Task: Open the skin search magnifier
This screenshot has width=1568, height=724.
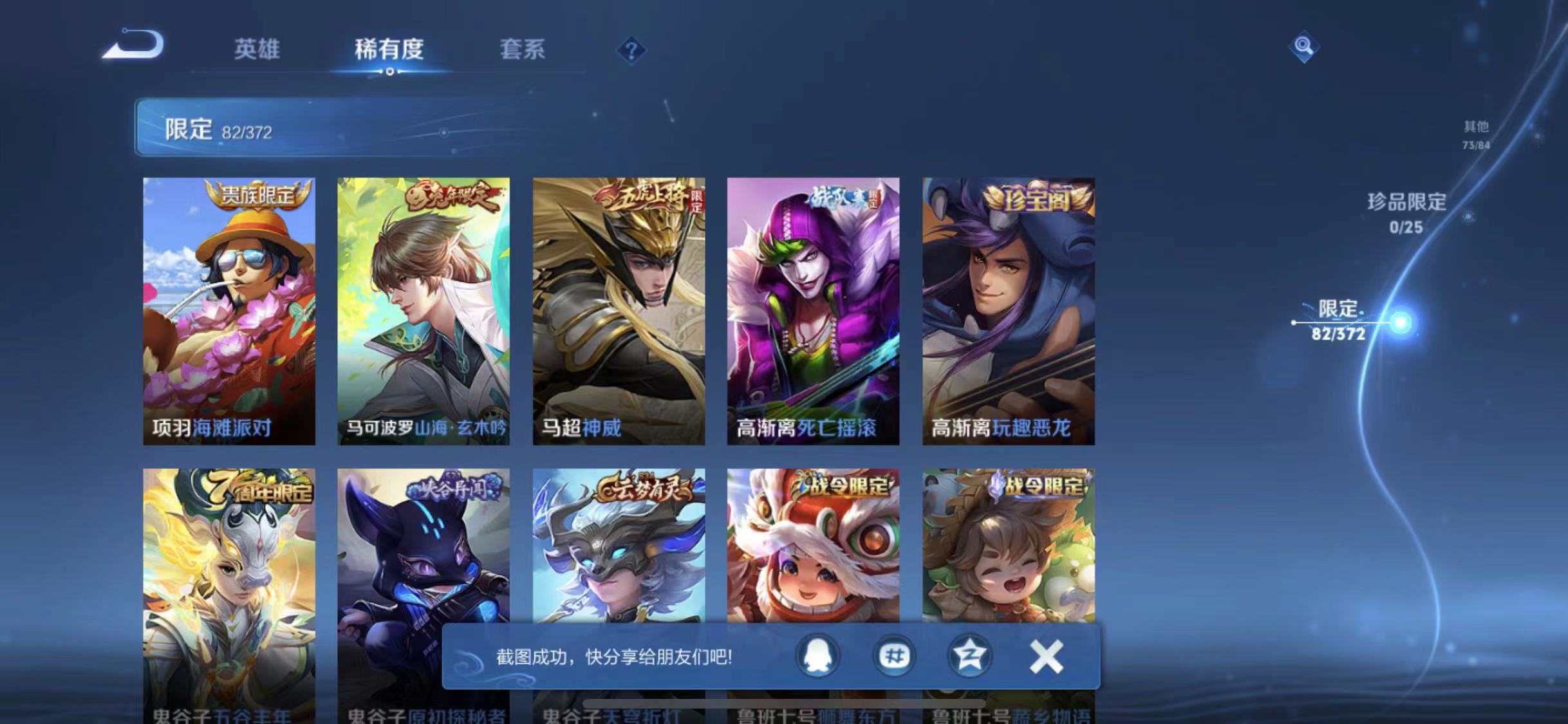Action: pyautogui.click(x=1303, y=45)
